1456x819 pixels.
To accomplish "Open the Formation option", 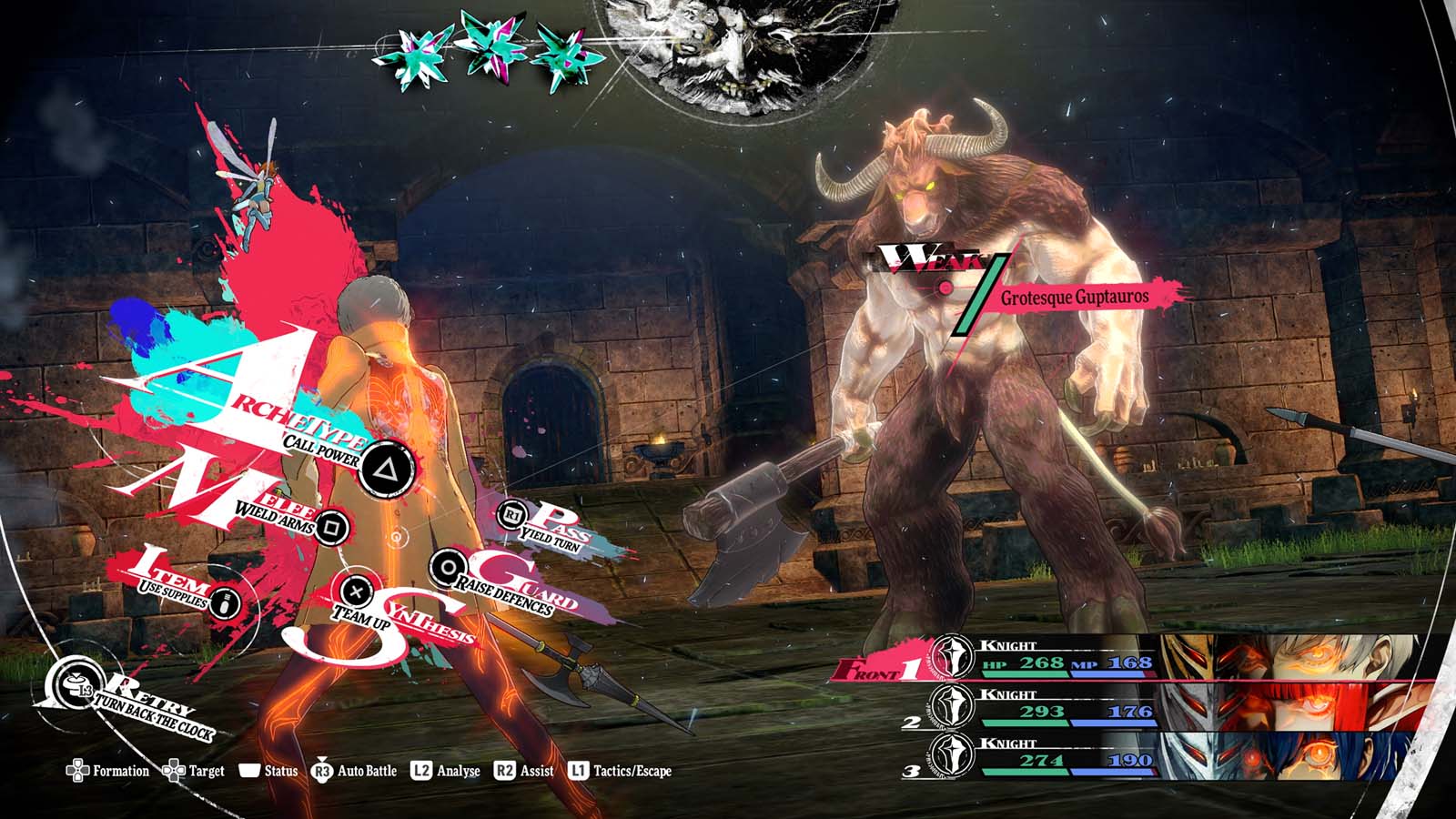I will click(108, 771).
